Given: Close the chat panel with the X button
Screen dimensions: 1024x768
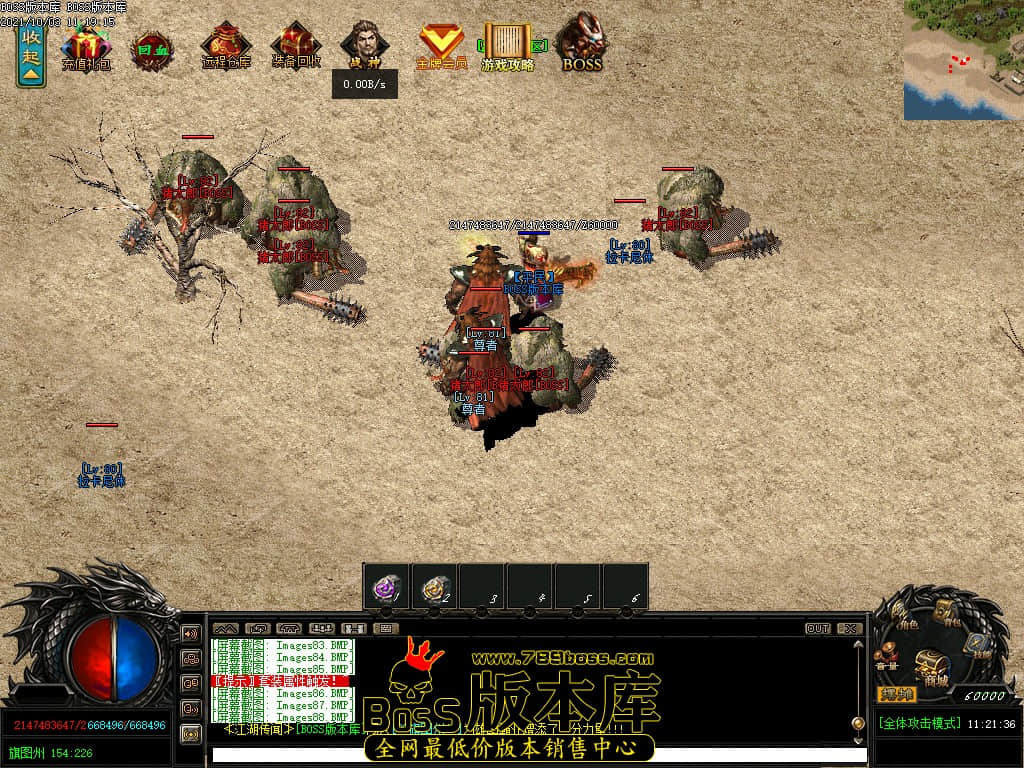Looking at the screenshot, I should coord(849,629).
